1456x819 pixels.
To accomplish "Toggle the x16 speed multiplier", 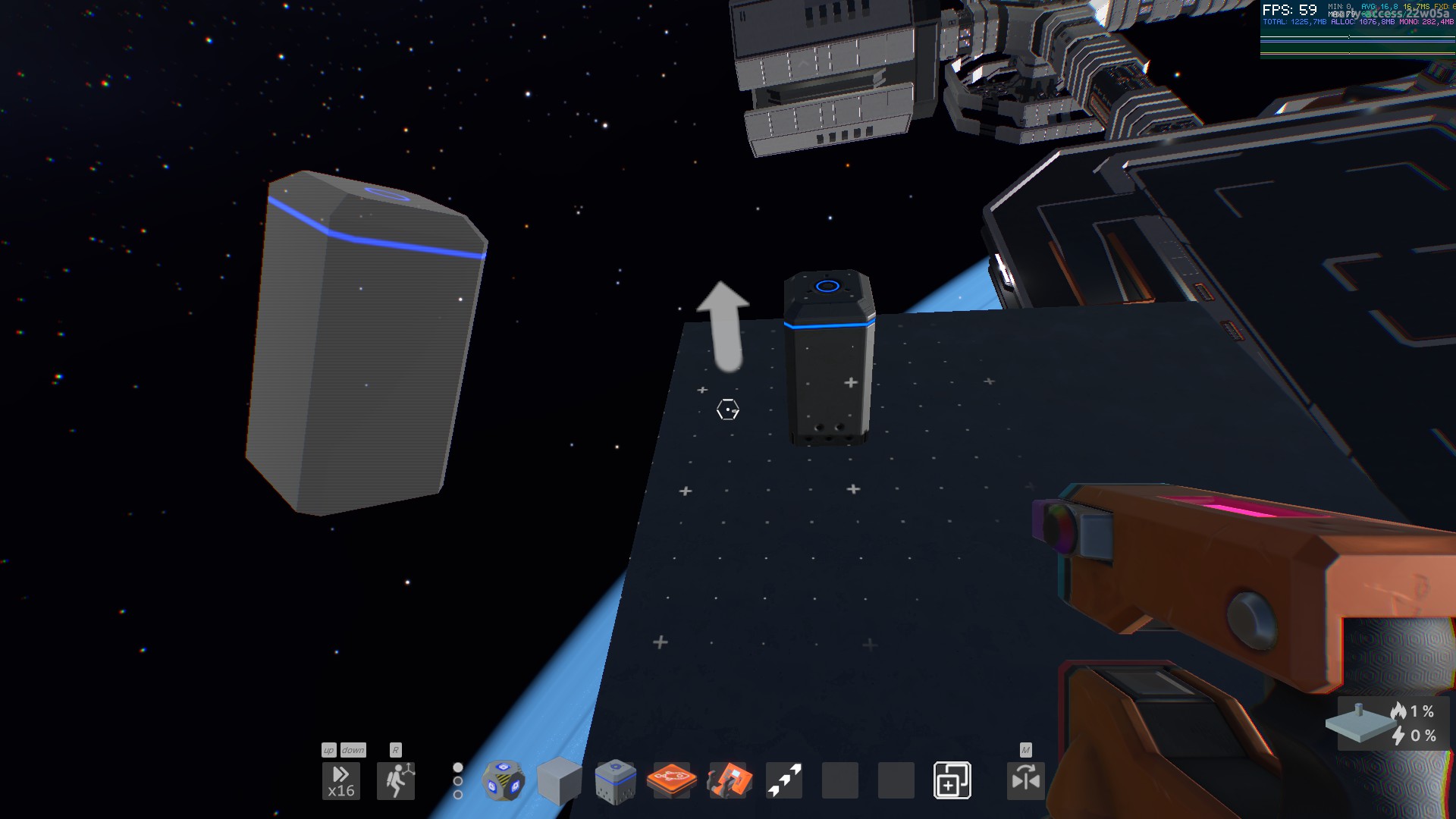I will pos(341,780).
